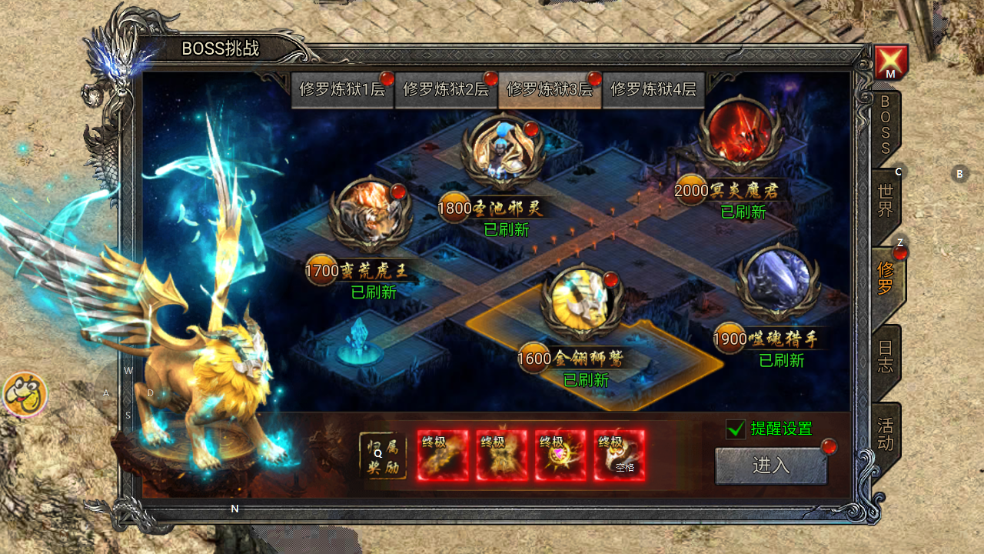Pick the 金钢狮鹫 boss portrait
Viewport: 984px width, 554px height.
[x=582, y=301]
